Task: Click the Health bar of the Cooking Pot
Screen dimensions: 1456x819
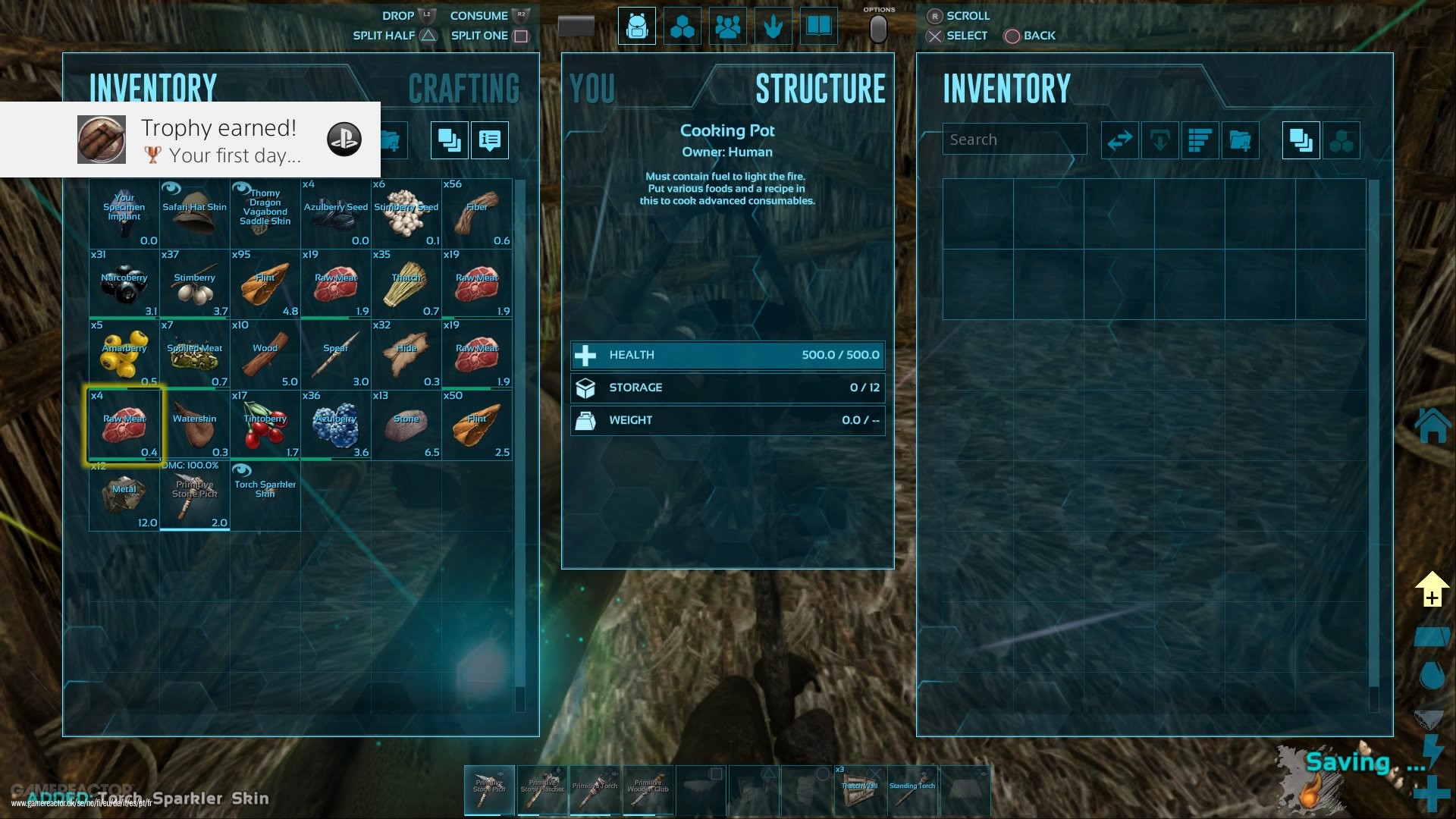Action: (x=726, y=355)
